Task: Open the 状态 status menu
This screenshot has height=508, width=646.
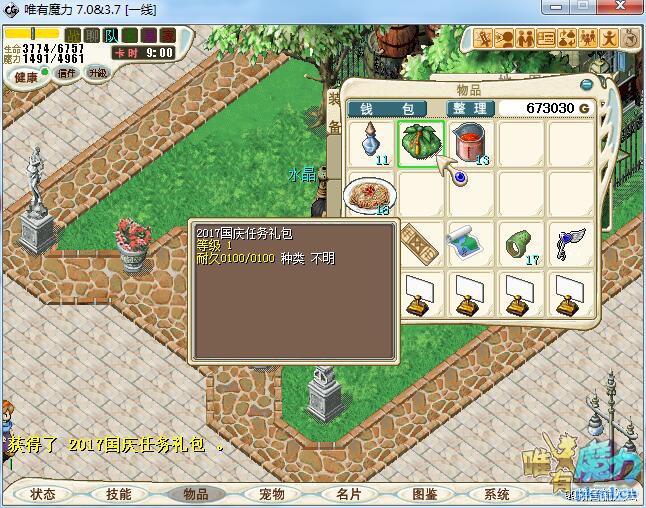Action: click(x=43, y=494)
